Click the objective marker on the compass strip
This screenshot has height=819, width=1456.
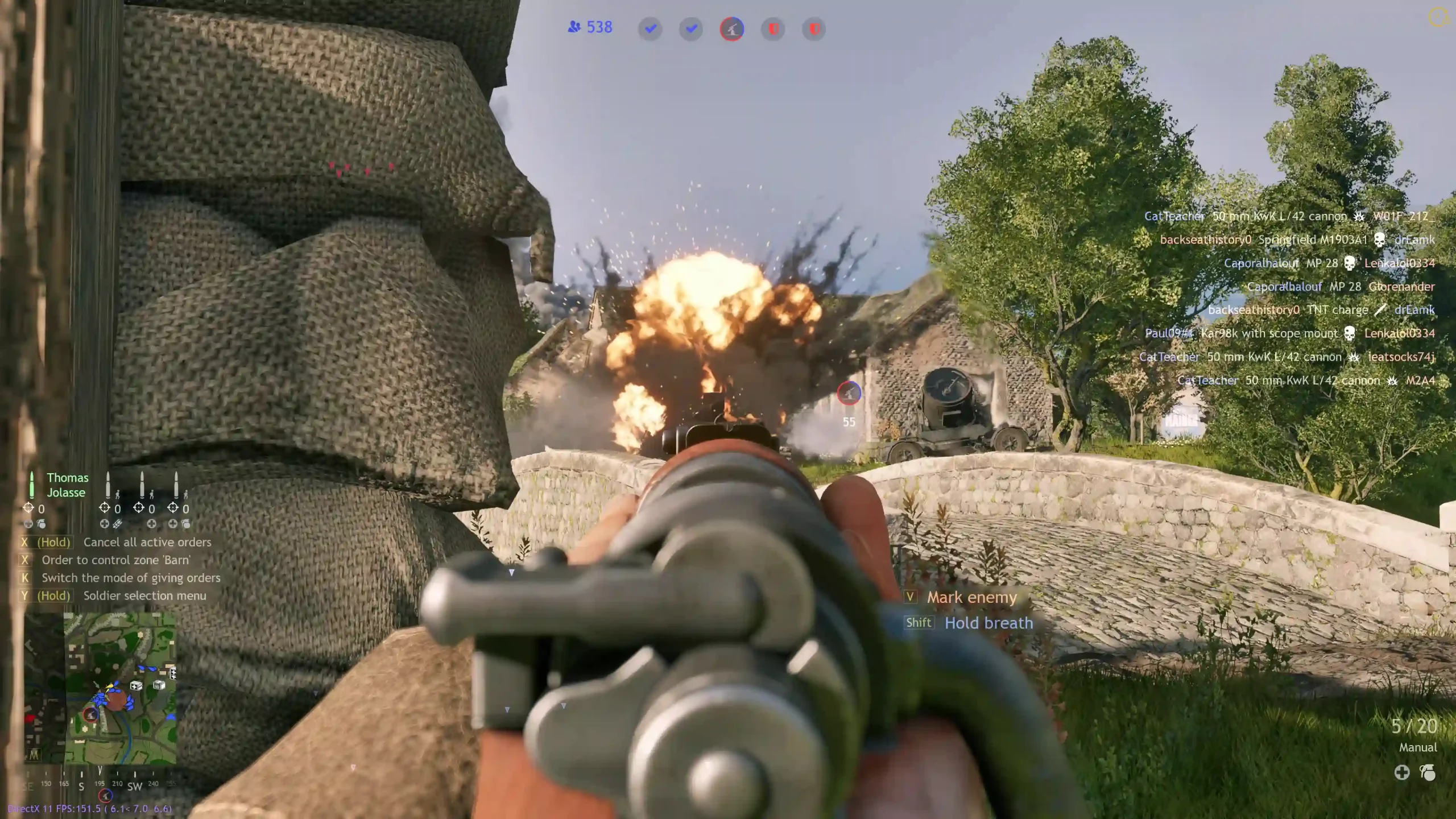pyautogui.click(x=105, y=795)
